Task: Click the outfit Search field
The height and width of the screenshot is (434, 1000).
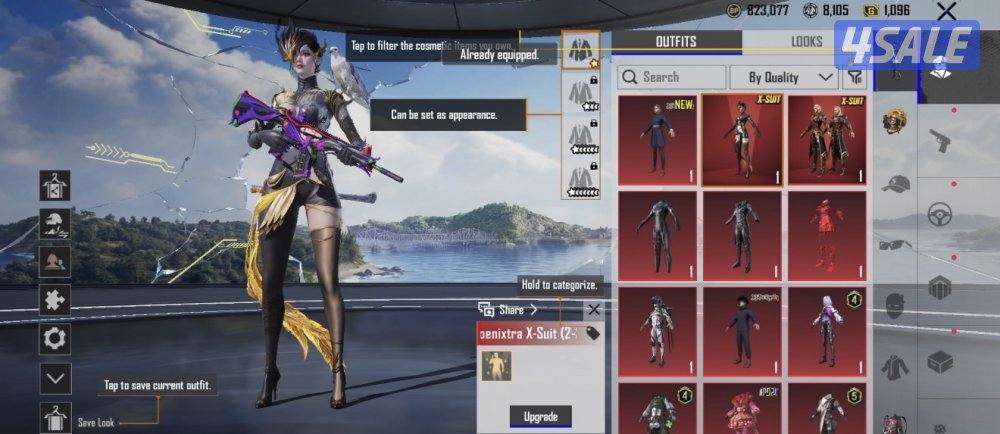Action: (672, 77)
